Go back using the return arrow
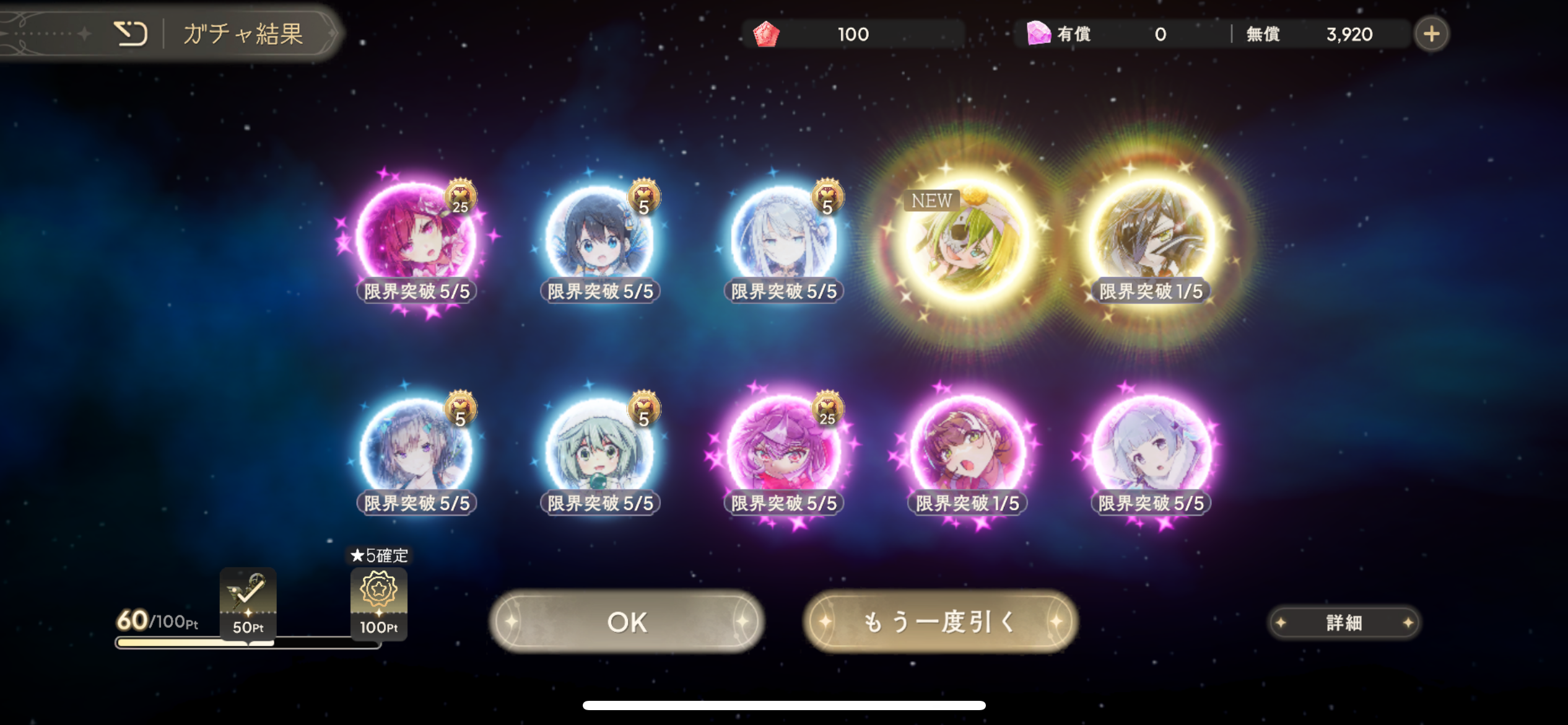 pos(131,33)
